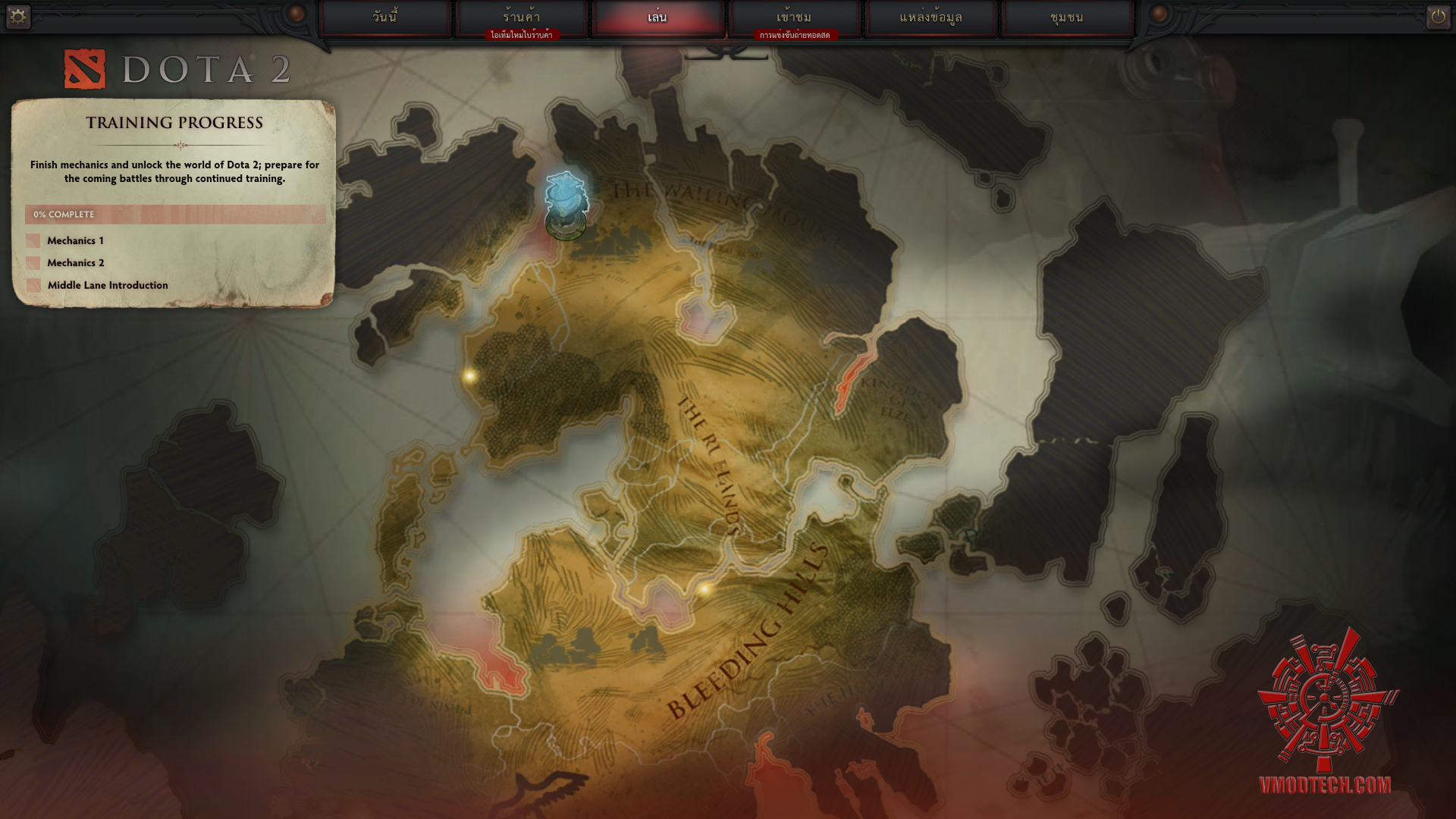Choose the Mechanics 2 training entry
1456x819 pixels.
pyautogui.click(x=75, y=262)
